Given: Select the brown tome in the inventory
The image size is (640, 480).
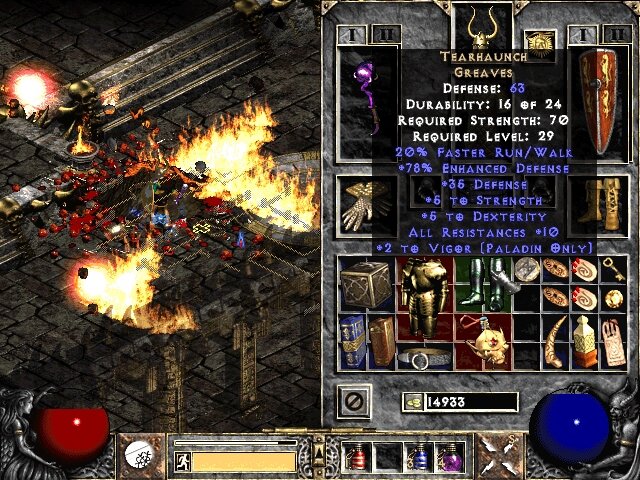Looking at the screenshot, I should click(x=379, y=338).
